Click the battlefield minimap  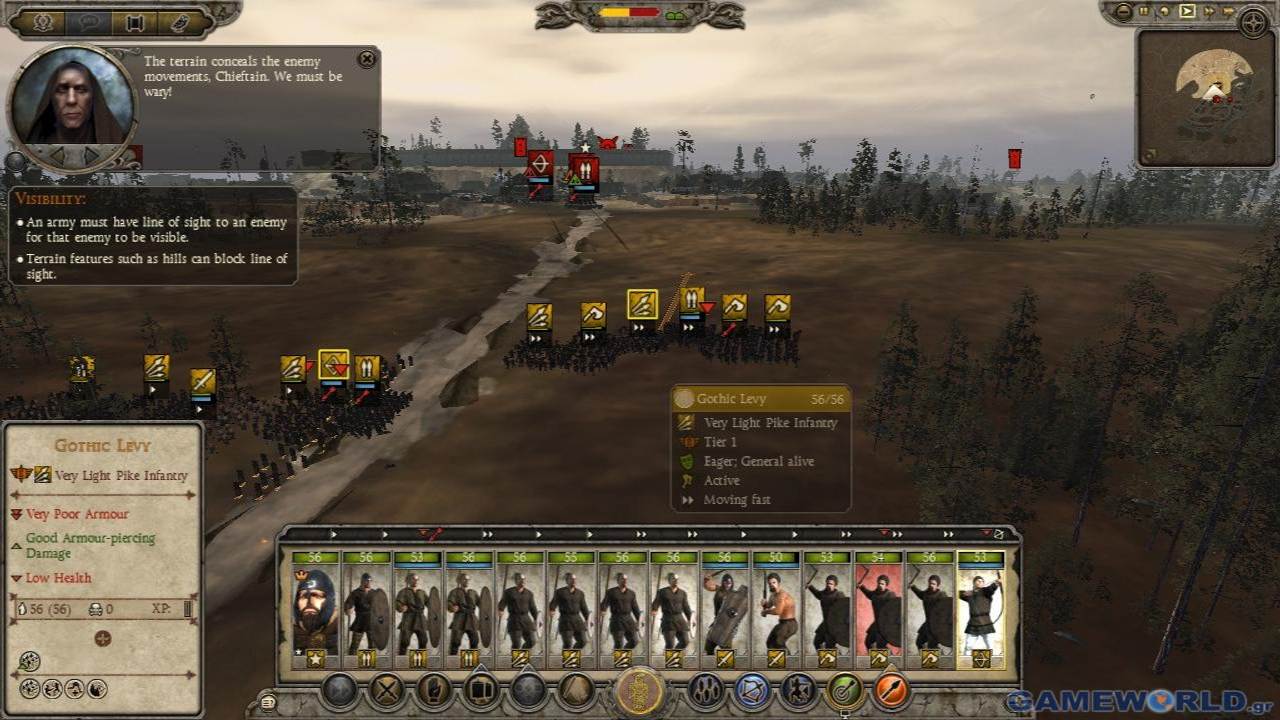[x=1206, y=97]
